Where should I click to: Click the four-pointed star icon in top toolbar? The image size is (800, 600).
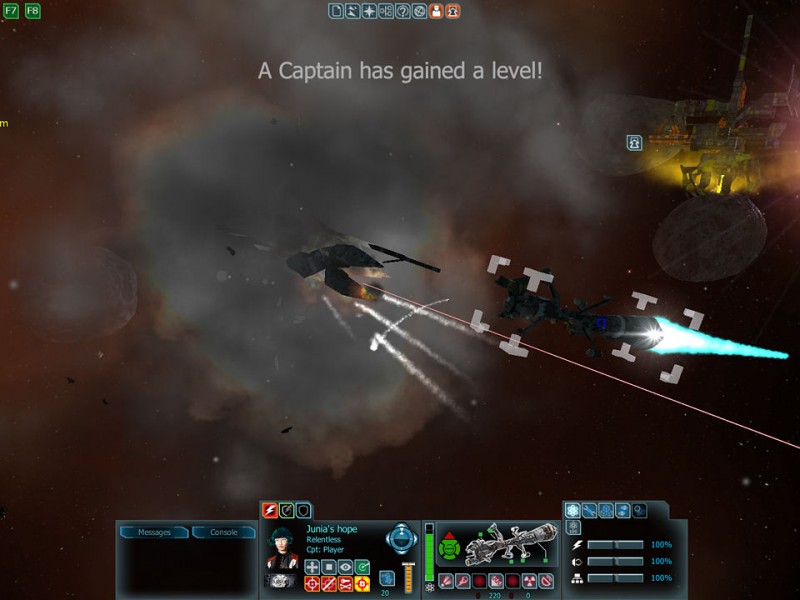[x=369, y=11]
